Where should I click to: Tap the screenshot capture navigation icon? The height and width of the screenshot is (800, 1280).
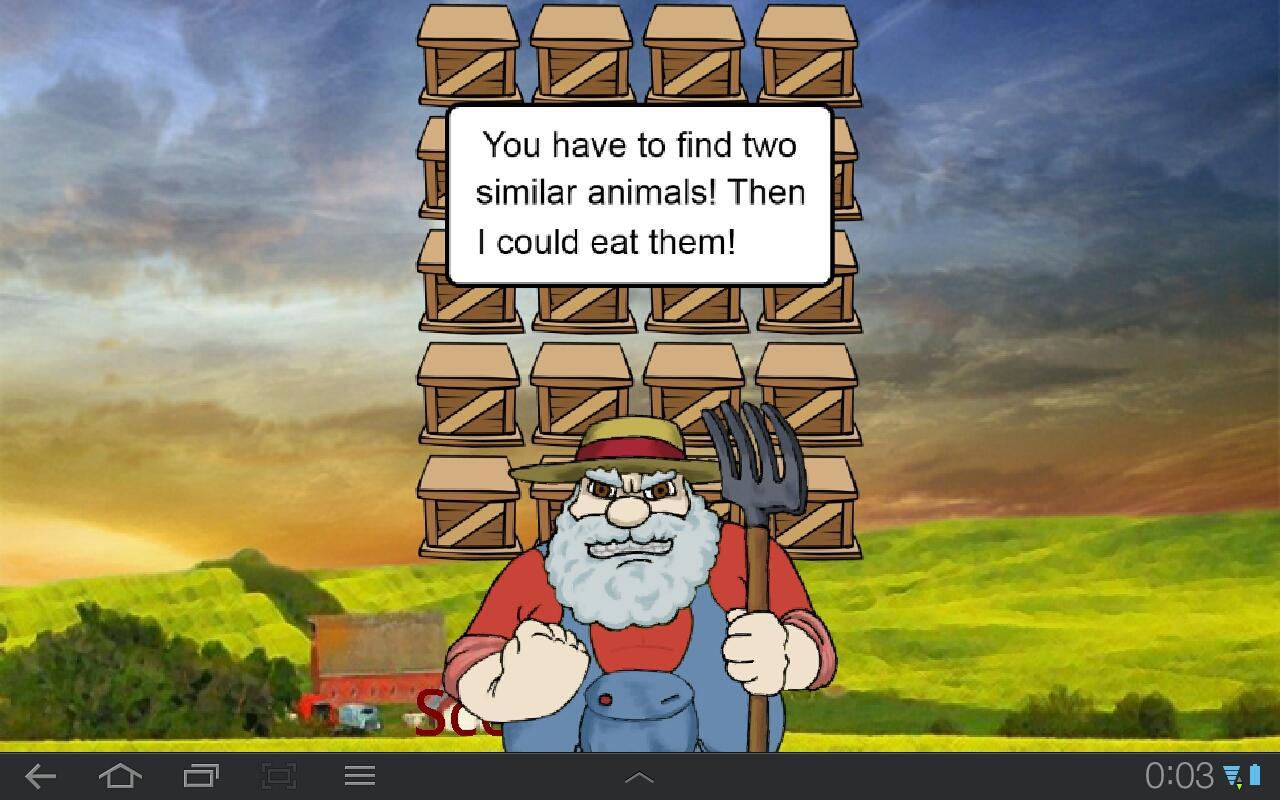(x=280, y=775)
